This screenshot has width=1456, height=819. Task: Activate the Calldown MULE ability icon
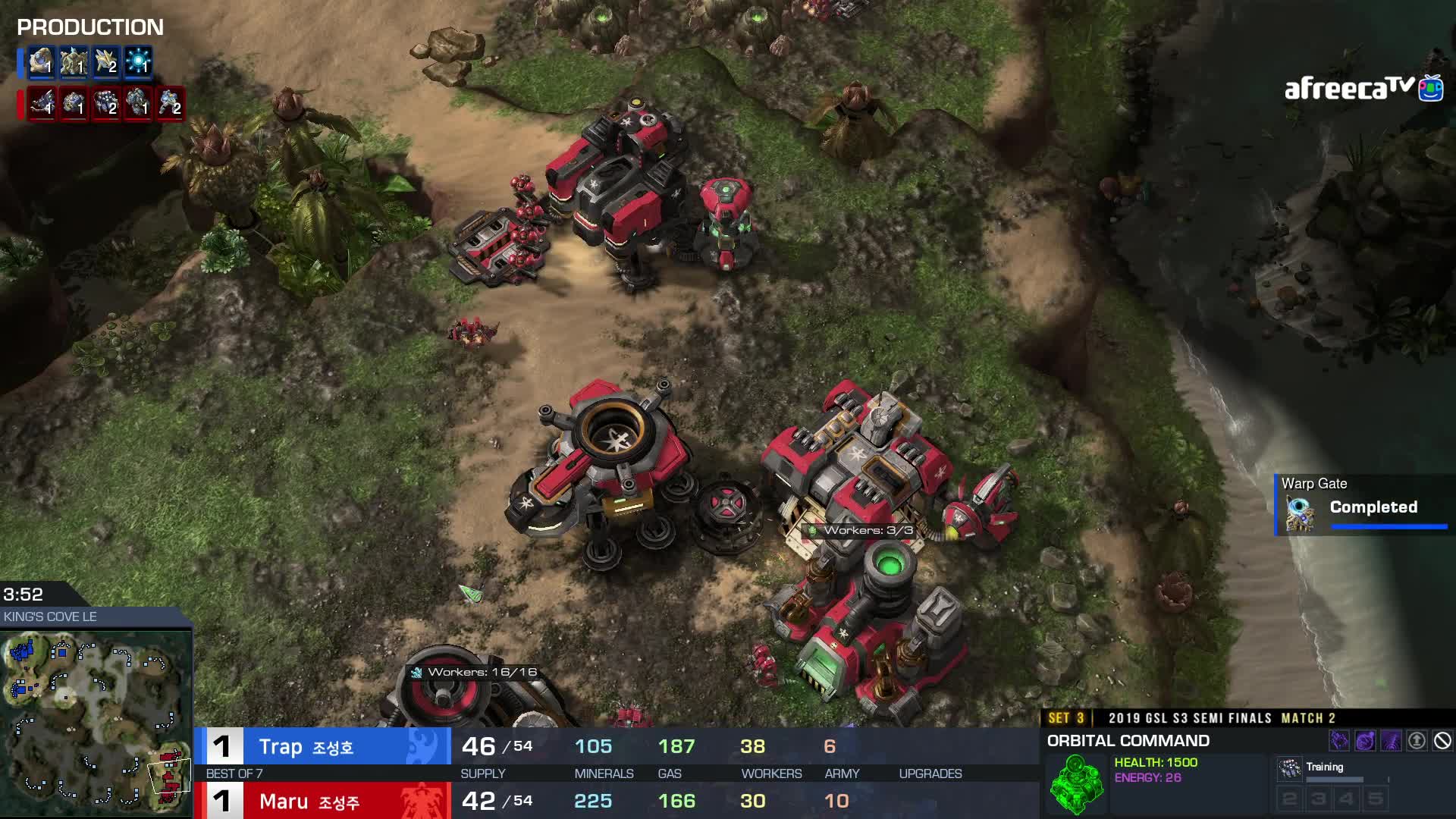1339,741
